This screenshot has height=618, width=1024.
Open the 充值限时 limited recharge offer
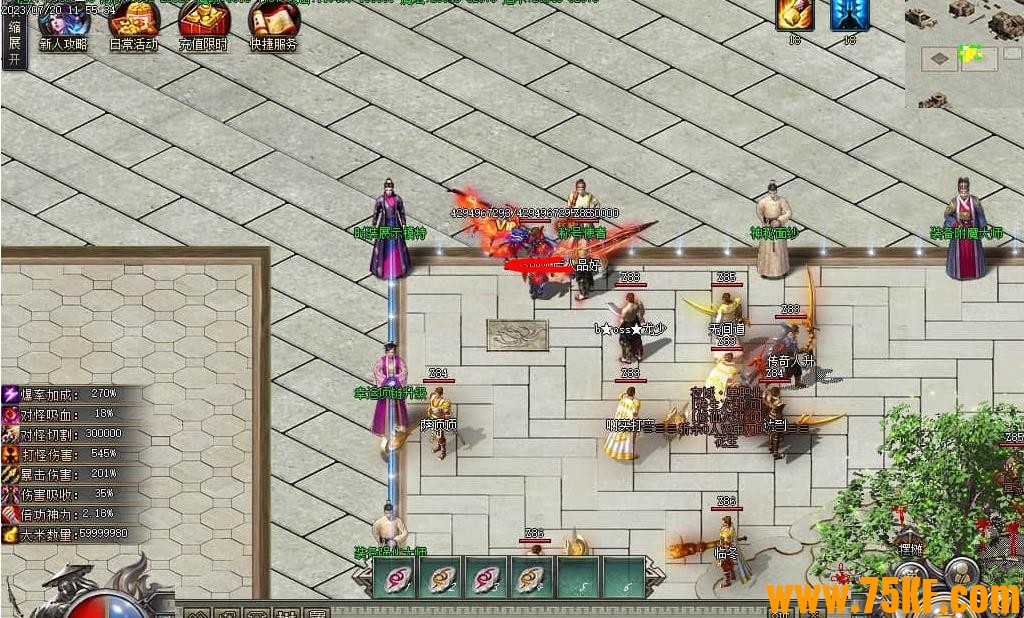coord(203,24)
